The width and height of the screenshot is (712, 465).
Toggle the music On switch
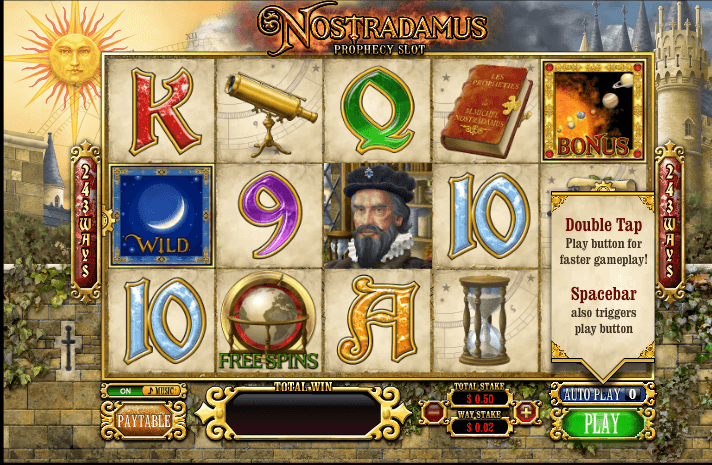point(126,391)
